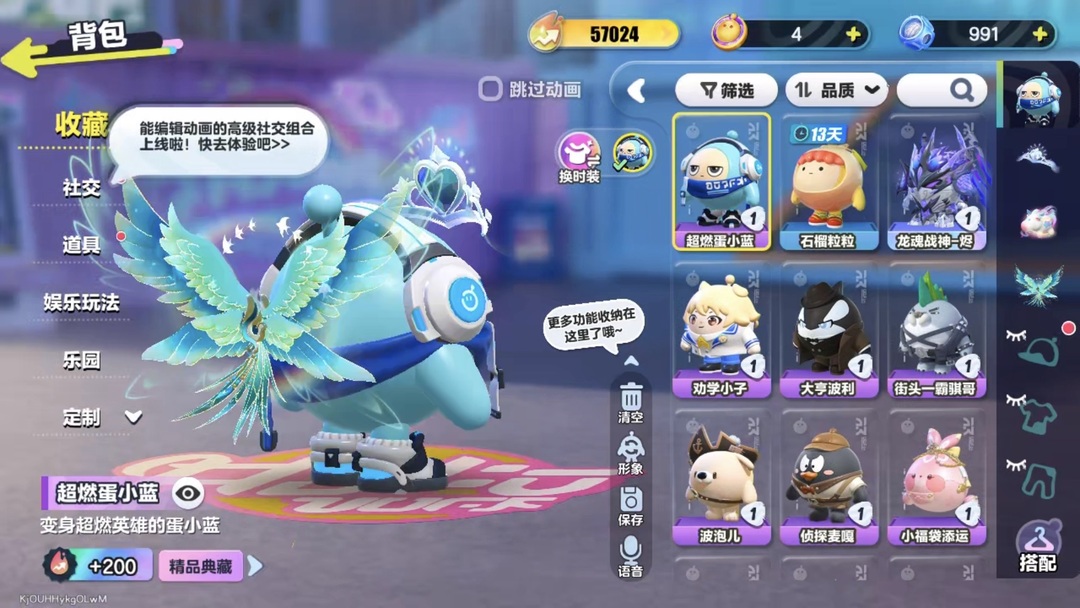This screenshot has height=608, width=1080.
Task: Add currency with the 991 plus button
Action: tap(1040, 34)
